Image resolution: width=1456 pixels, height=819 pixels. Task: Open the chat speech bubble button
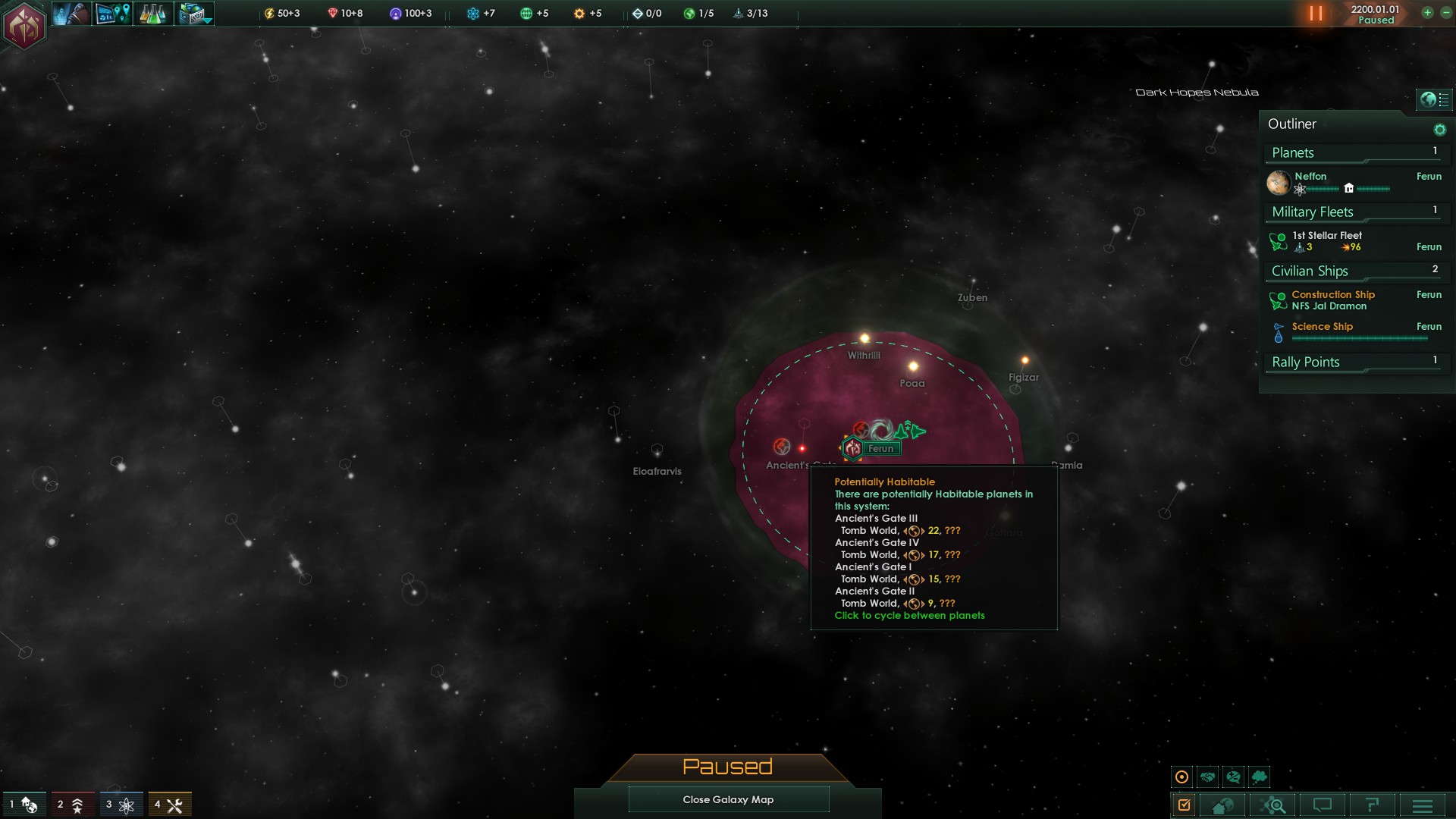click(x=1323, y=805)
